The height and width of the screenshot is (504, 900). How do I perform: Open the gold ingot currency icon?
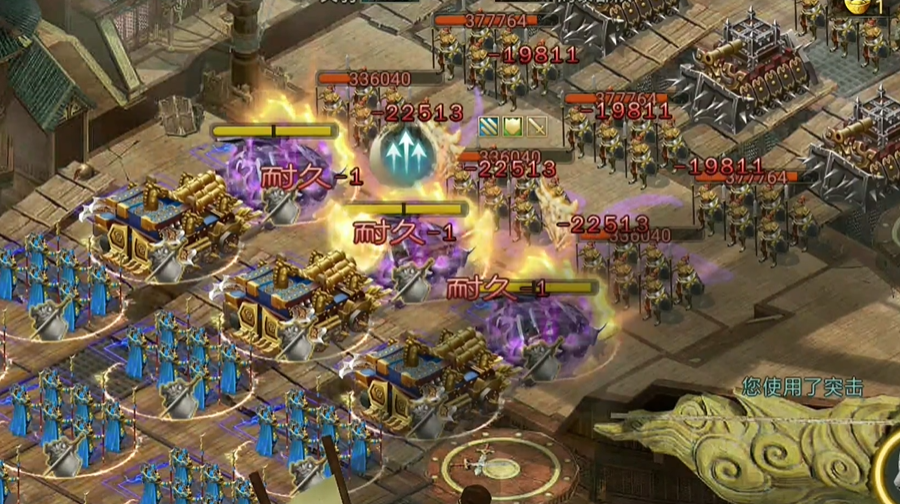tap(857, 5)
